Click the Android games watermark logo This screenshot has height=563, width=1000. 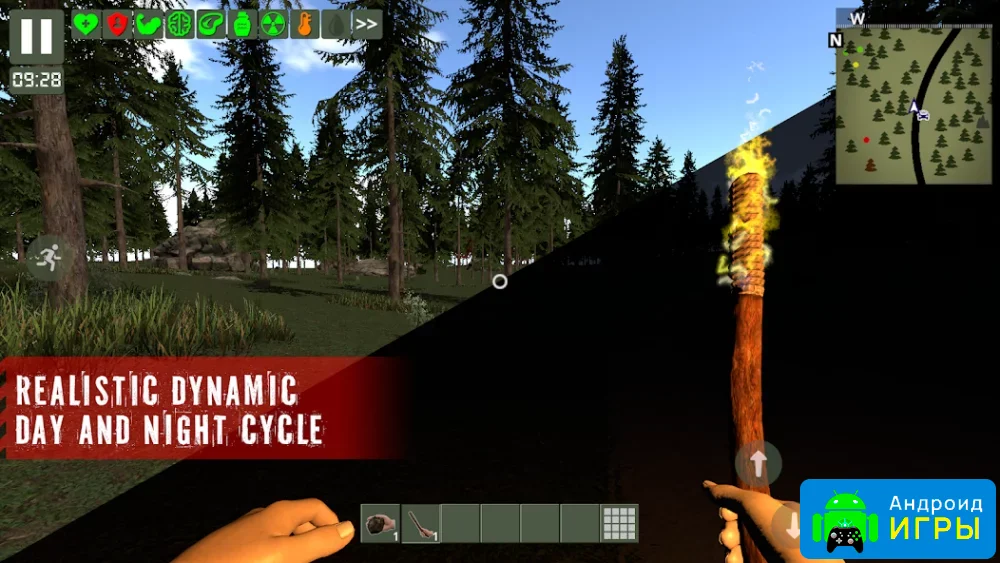click(x=897, y=519)
